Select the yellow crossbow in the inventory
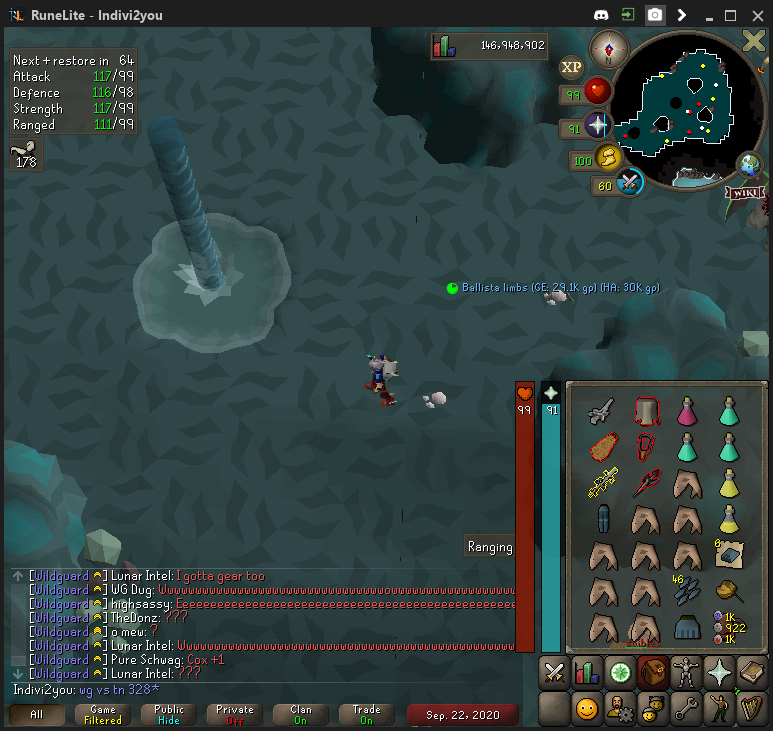The height and width of the screenshot is (731, 773). point(602,483)
